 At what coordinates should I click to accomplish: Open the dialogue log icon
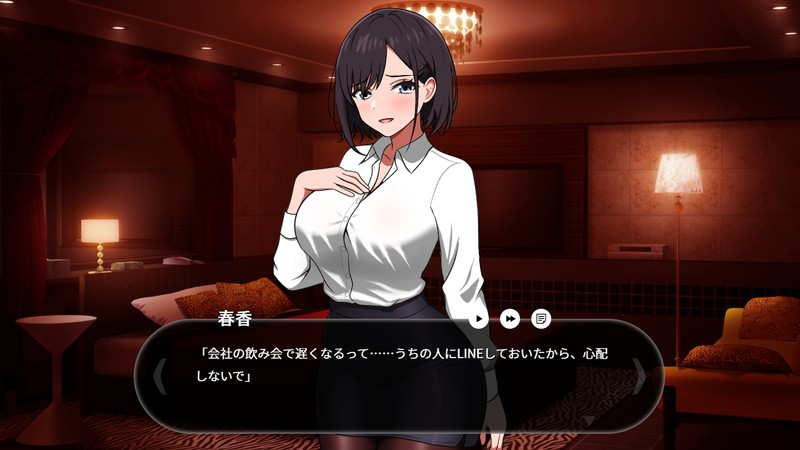(x=541, y=319)
